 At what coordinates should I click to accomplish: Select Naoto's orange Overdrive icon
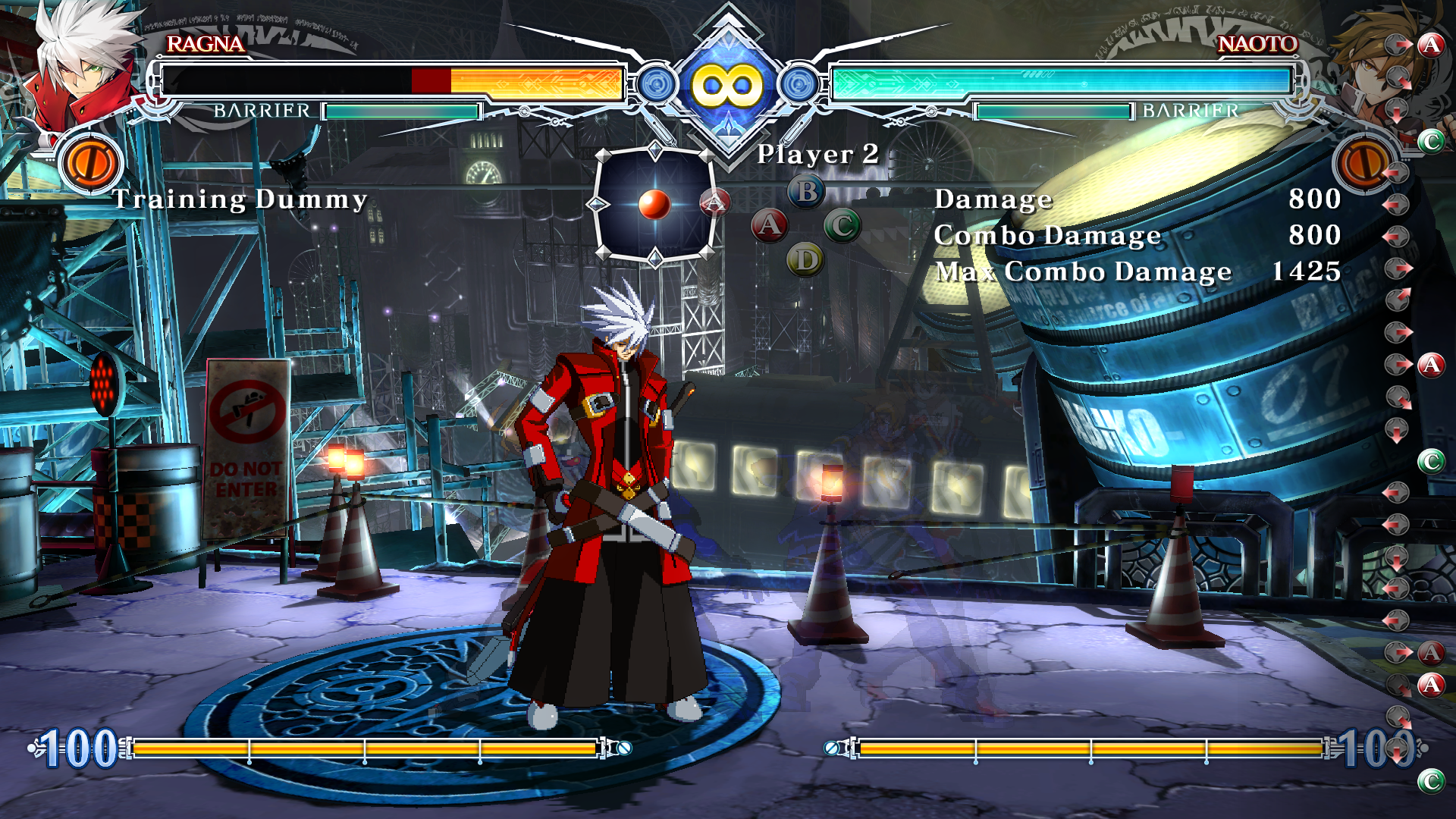[1363, 163]
